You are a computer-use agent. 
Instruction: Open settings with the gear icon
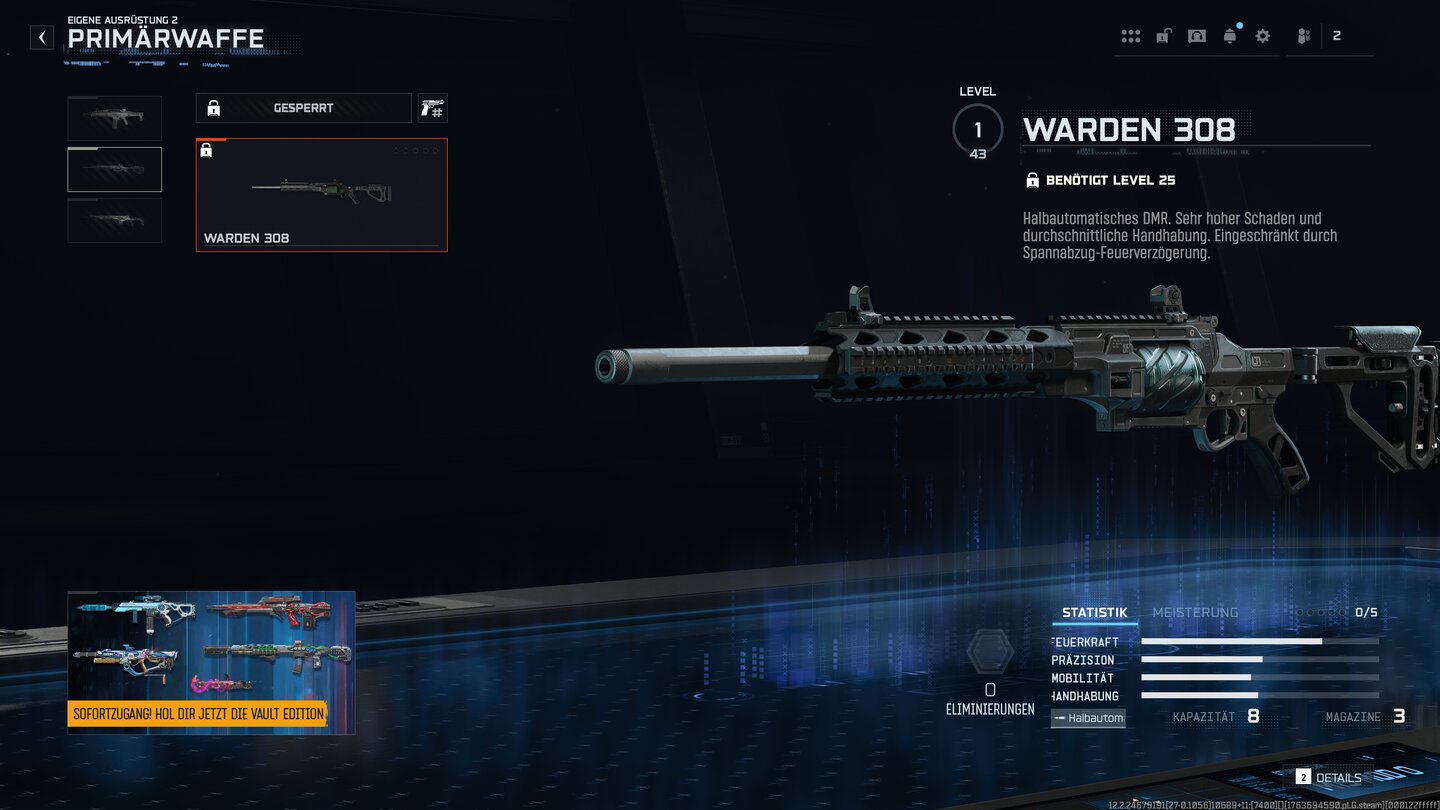(x=1263, y=36)
